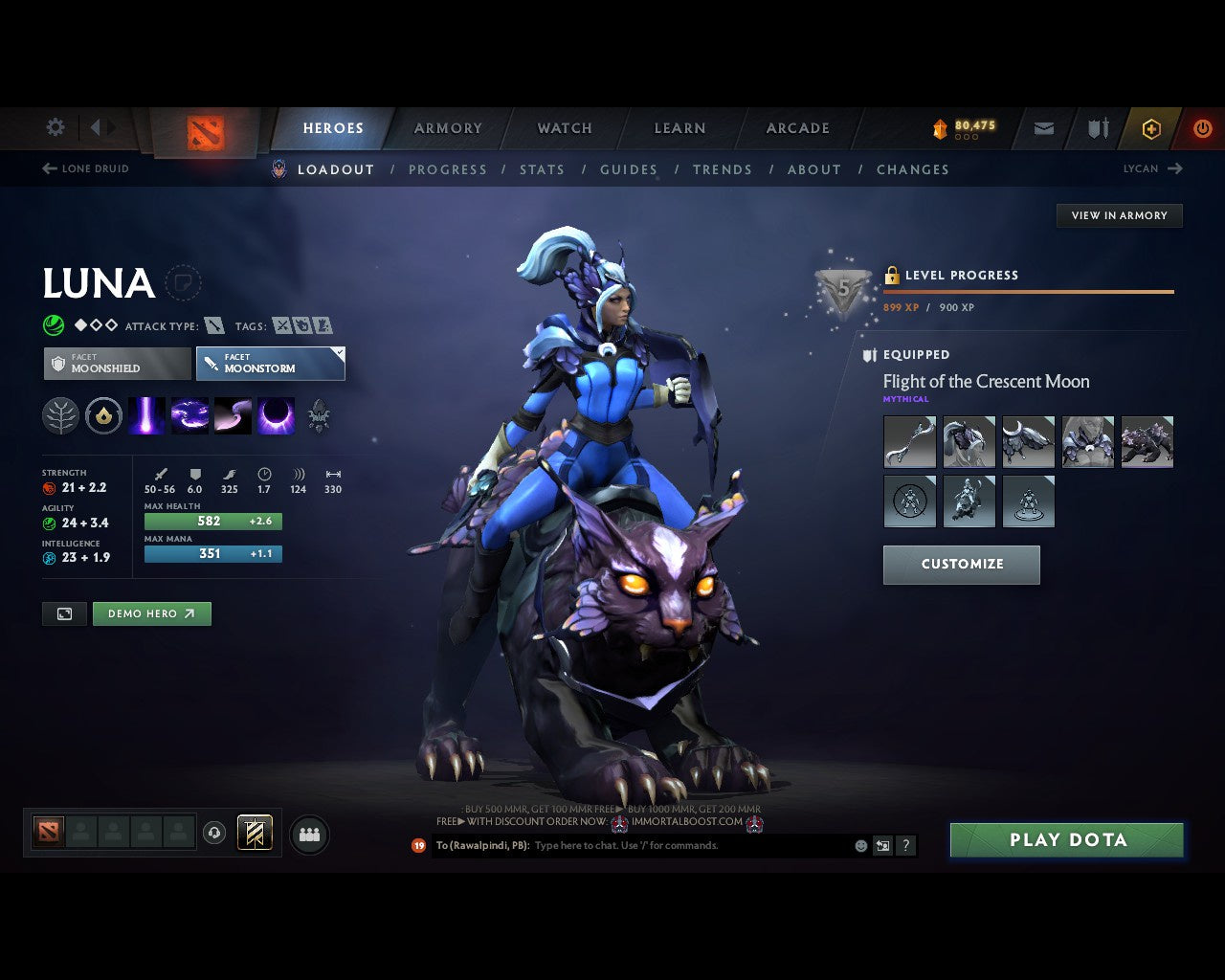This screenshot has height=980, width=1225.
Task: Toggle the Battle Pass banner icon
Action: pos(255,833)
